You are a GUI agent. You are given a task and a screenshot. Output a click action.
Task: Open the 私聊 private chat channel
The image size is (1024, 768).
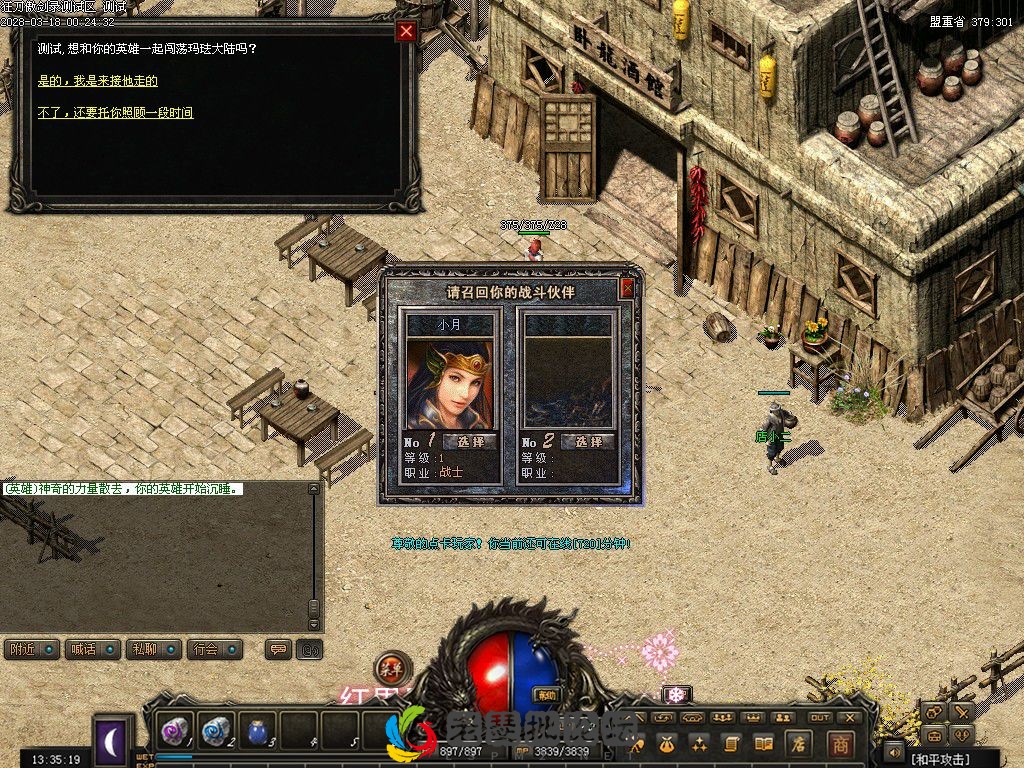[x=153, y=649]
